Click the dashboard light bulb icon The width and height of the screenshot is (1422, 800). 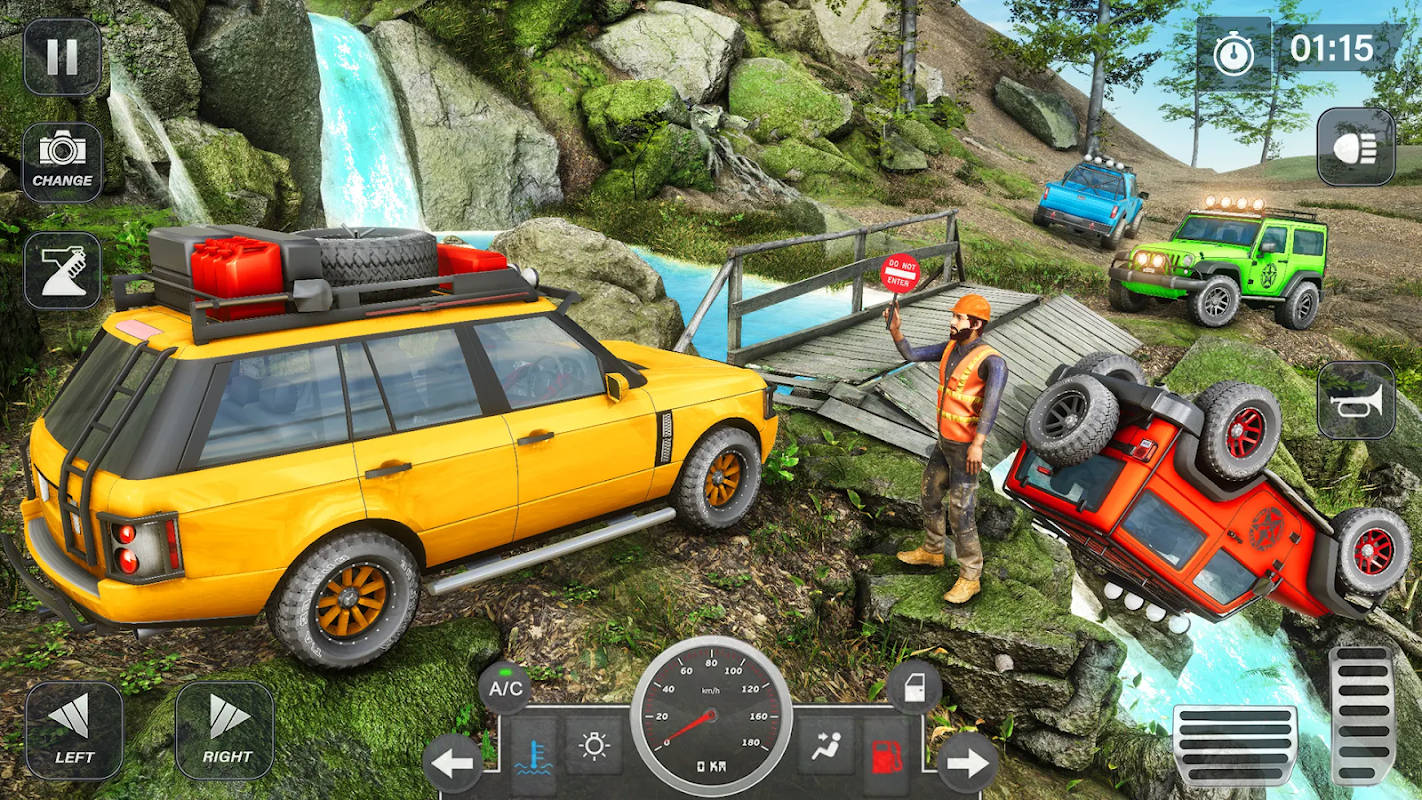pos(594,746)
